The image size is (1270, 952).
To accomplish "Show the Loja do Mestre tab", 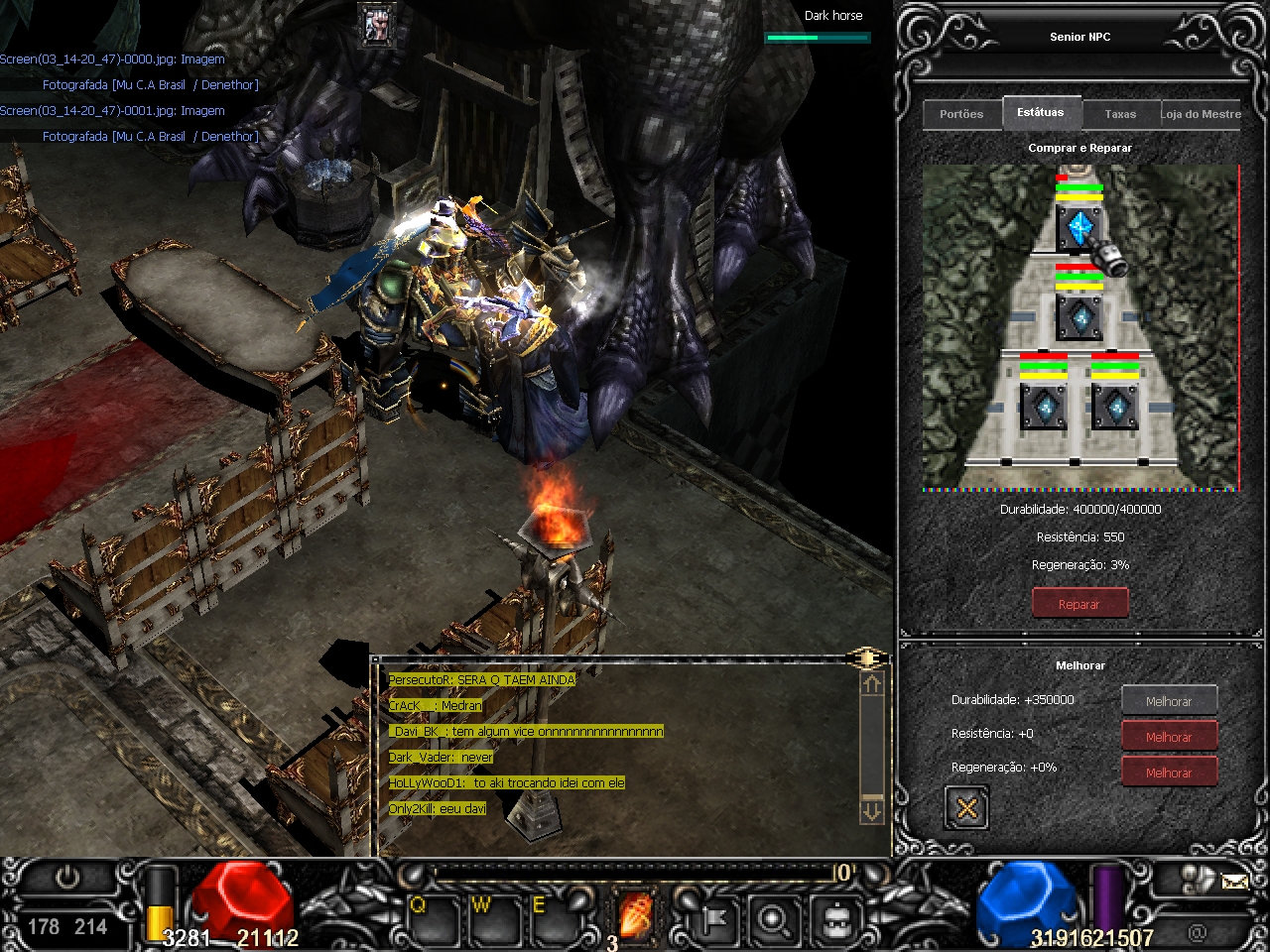I will (x=1202, y=114).
